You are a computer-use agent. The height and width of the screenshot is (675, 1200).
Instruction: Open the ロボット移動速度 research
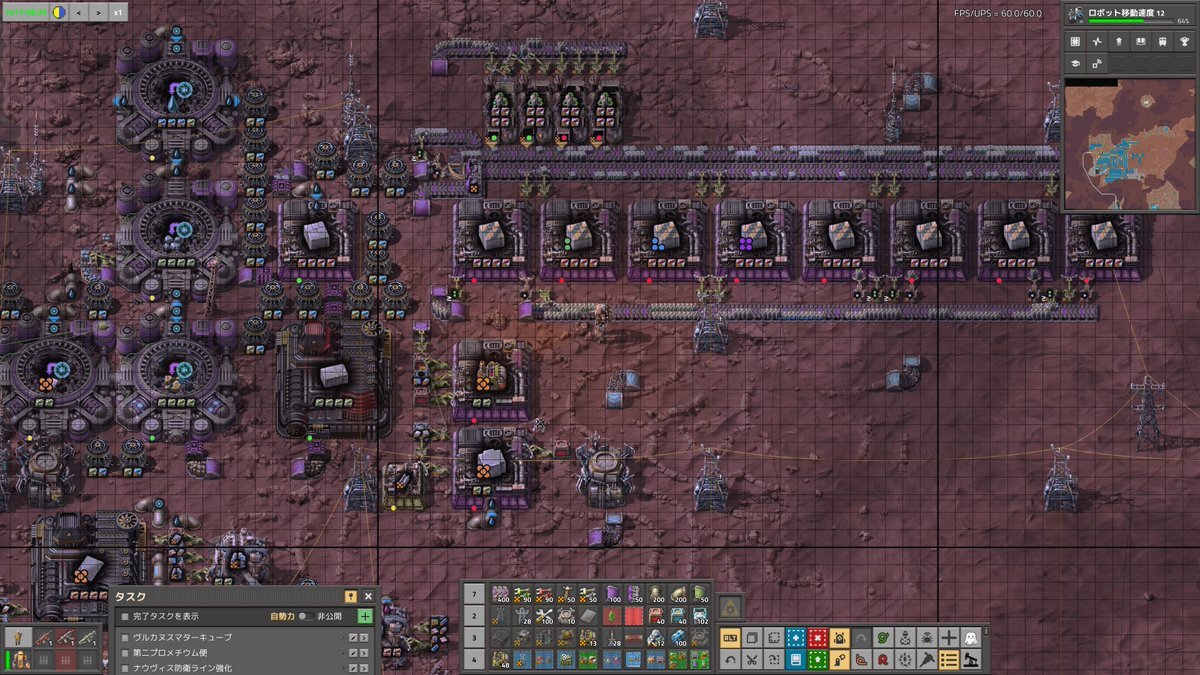pyautogui.click(x=1130, y=15)
